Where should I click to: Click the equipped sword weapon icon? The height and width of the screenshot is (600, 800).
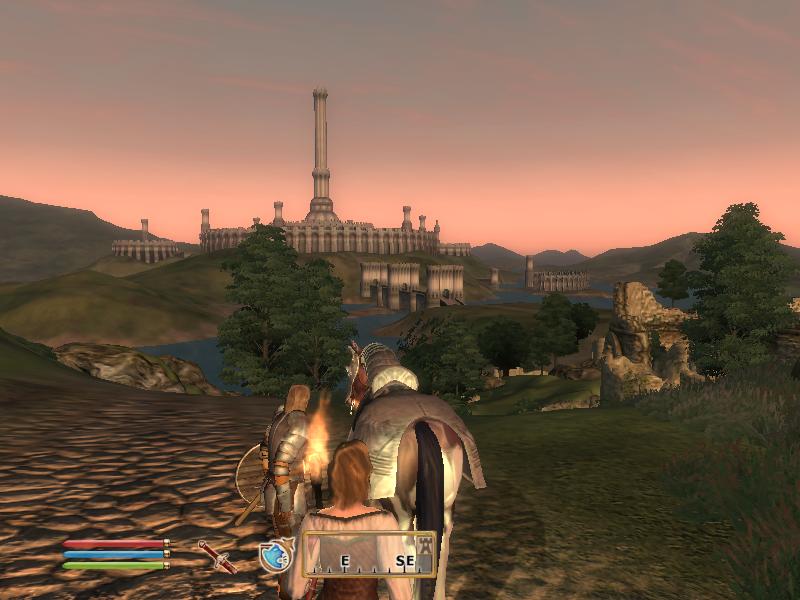click(216, 556)
